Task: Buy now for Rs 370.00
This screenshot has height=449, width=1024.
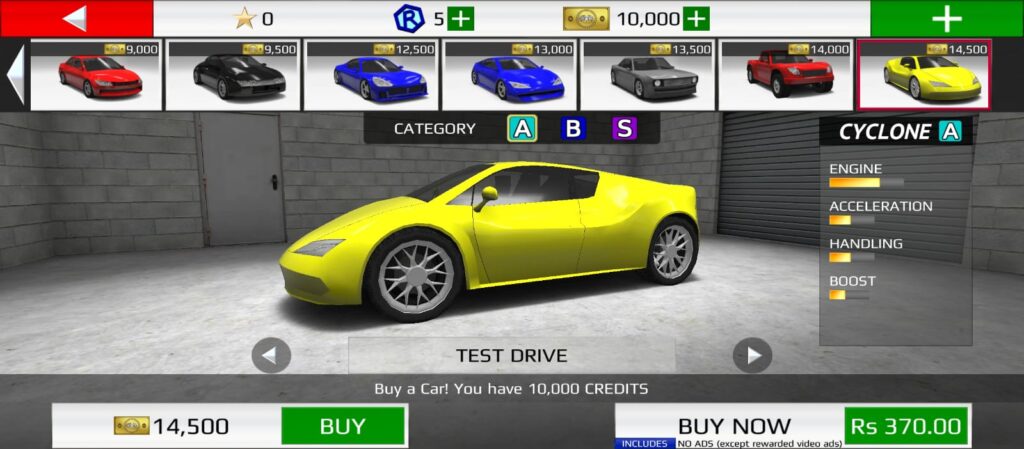Action: tap(906, 426)
